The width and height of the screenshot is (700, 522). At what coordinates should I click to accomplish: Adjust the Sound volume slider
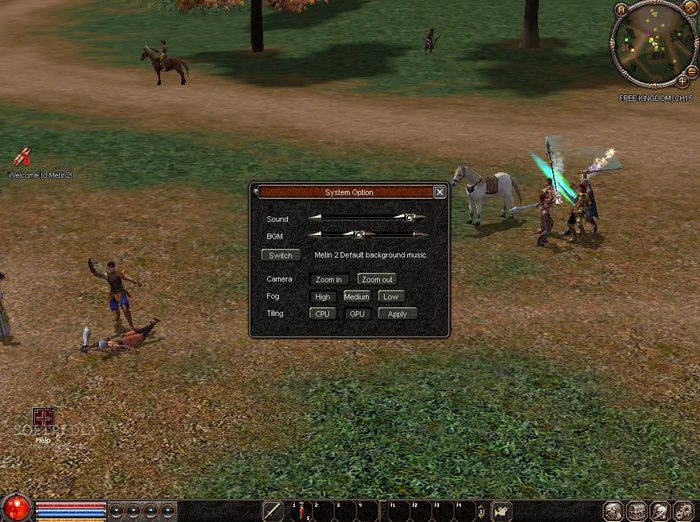click(409, 217)
